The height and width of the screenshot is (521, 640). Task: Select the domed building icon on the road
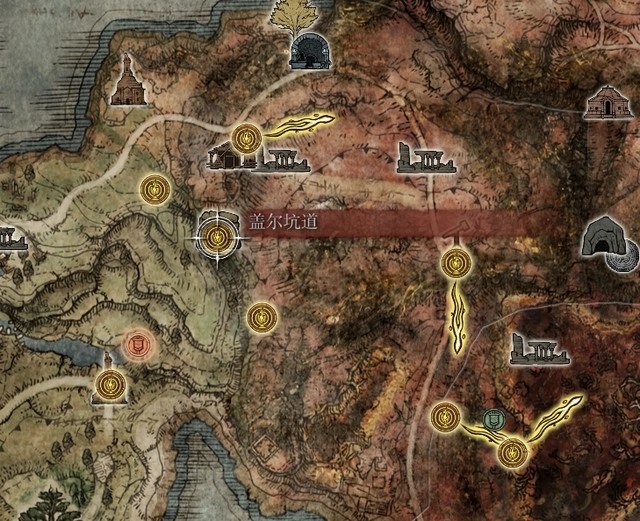tap(606, 103)
